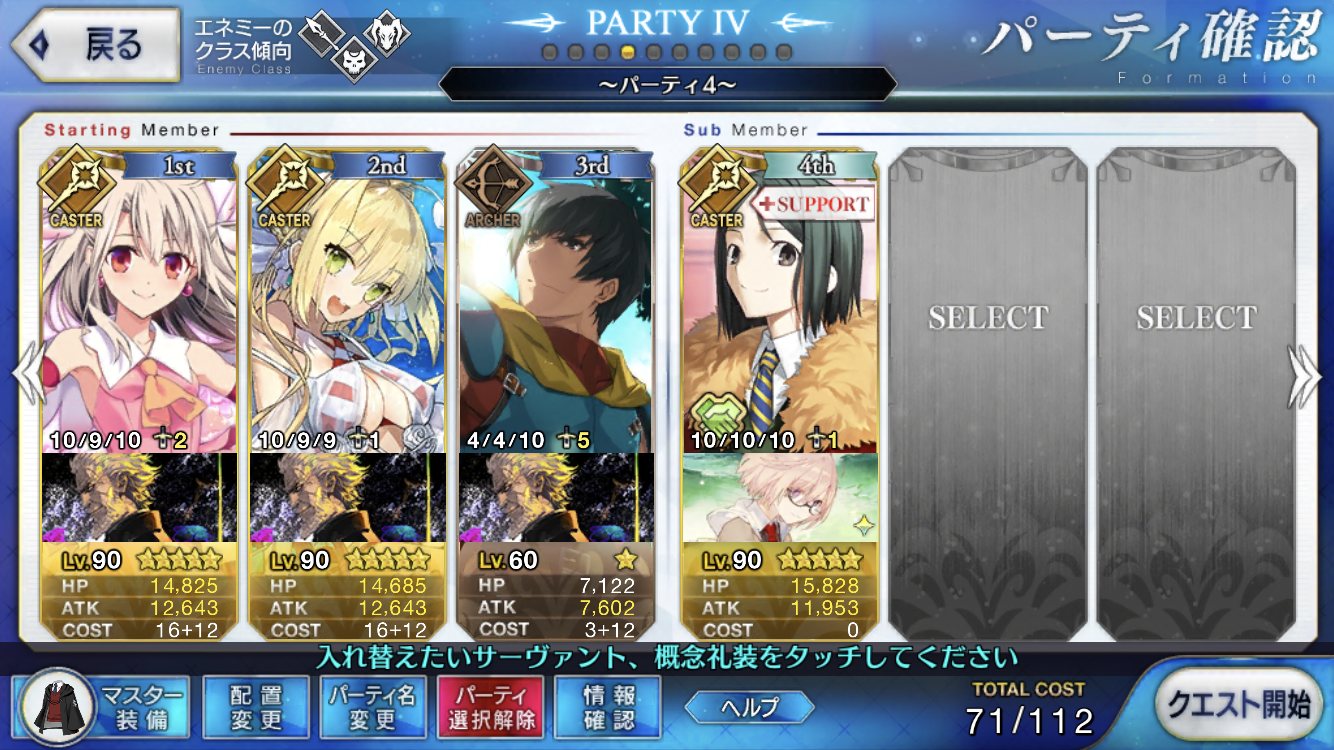Viewport: 1334px width, 750px height.
Task: Go back with the 戻る button
Action: [x=94, y=45]
